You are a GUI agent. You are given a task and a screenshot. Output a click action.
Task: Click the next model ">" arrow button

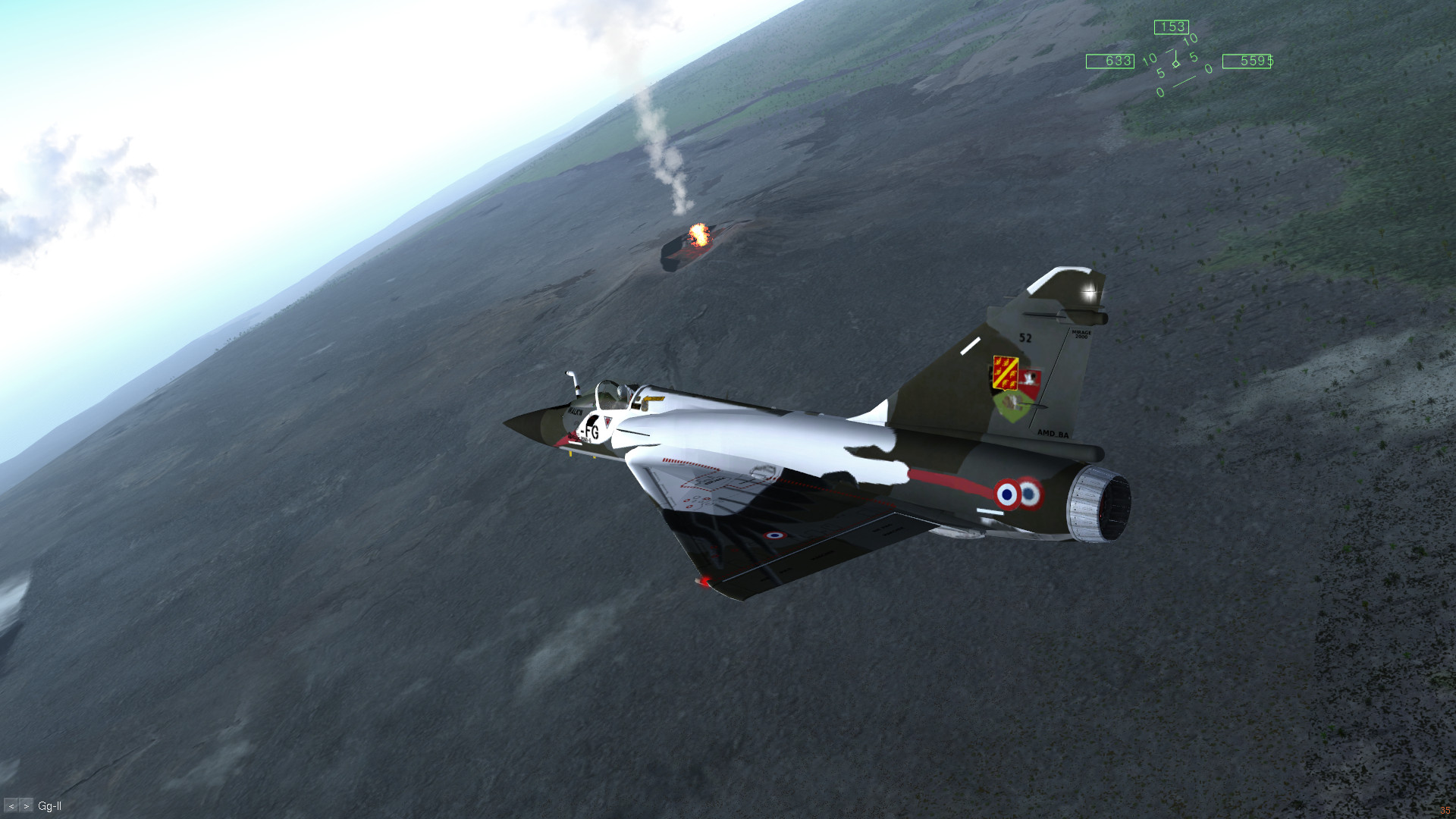coord(27,806)
